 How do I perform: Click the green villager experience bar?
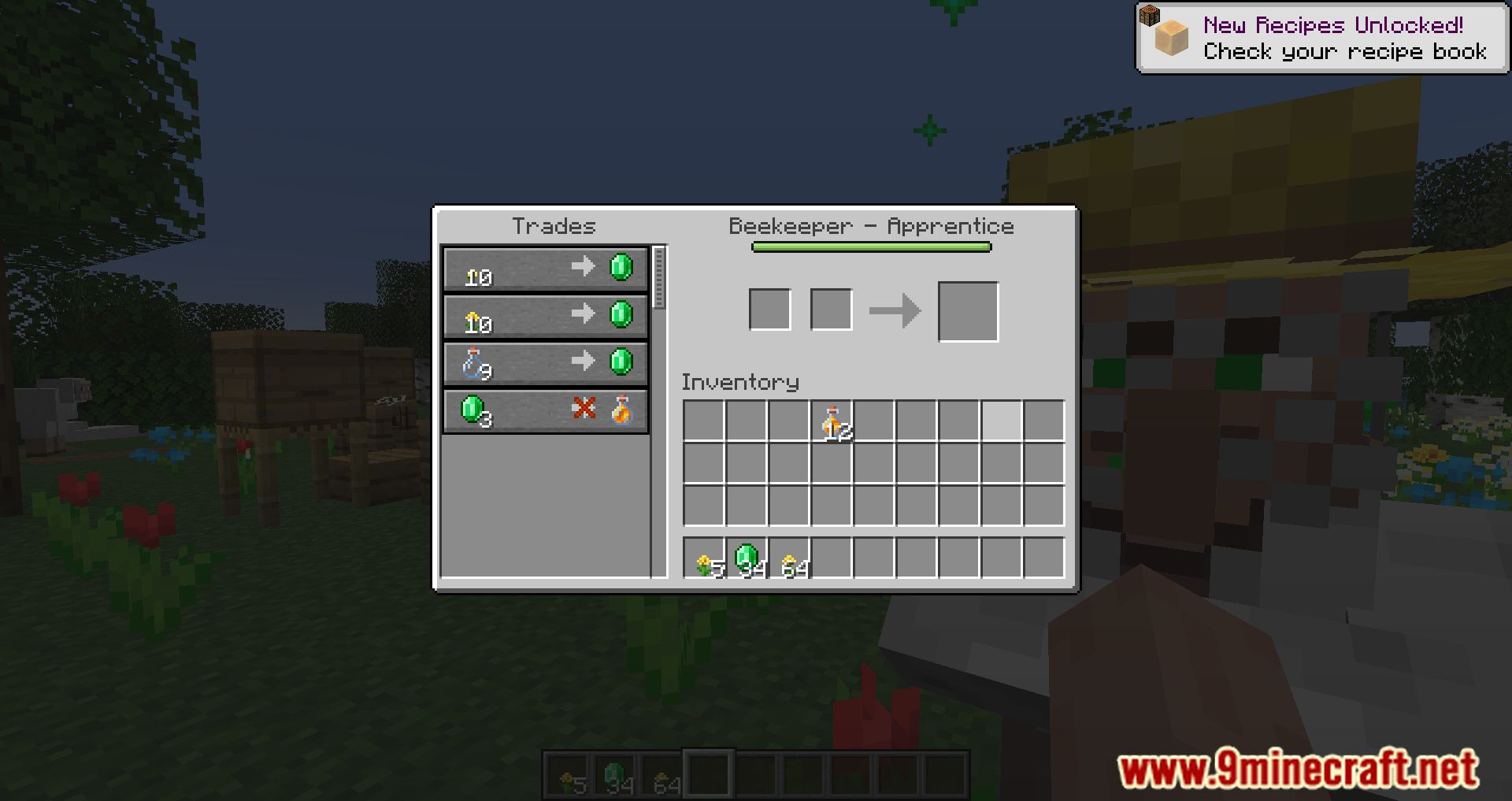tap(870, 247)
